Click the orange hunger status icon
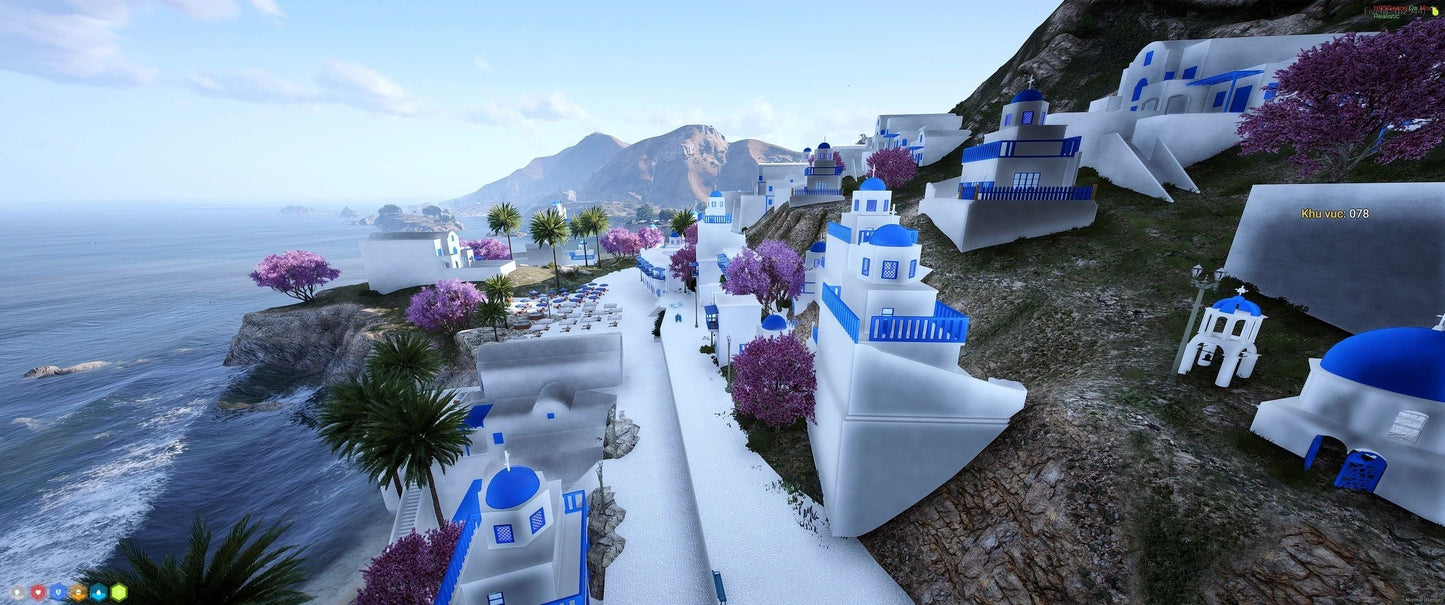The image size is (1445, 605). (x=78, y=592)
